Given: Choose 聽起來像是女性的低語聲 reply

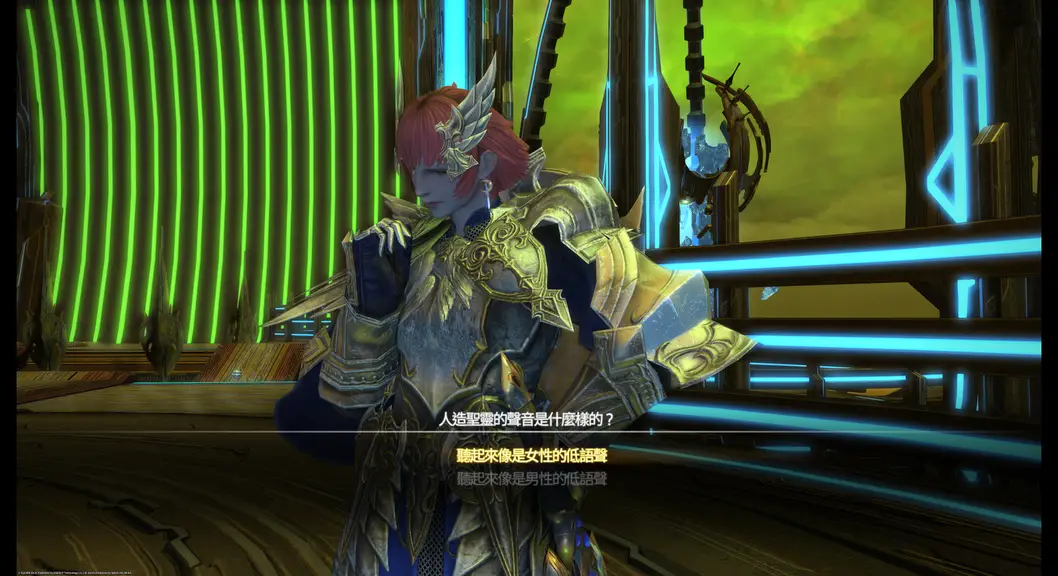Looking at the screenshot, I should pos(532,456).
